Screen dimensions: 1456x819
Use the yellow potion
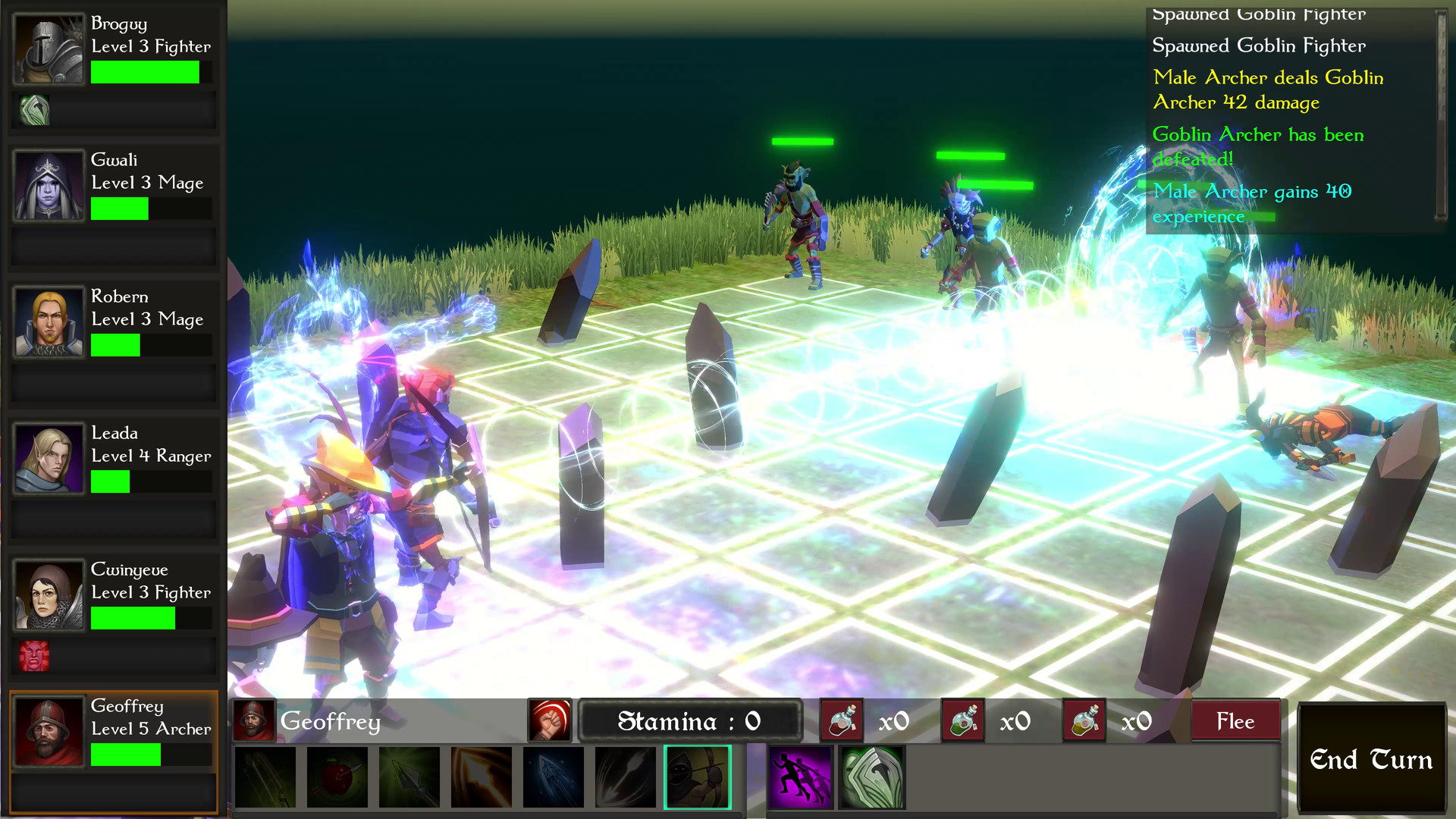(1084, 720)
